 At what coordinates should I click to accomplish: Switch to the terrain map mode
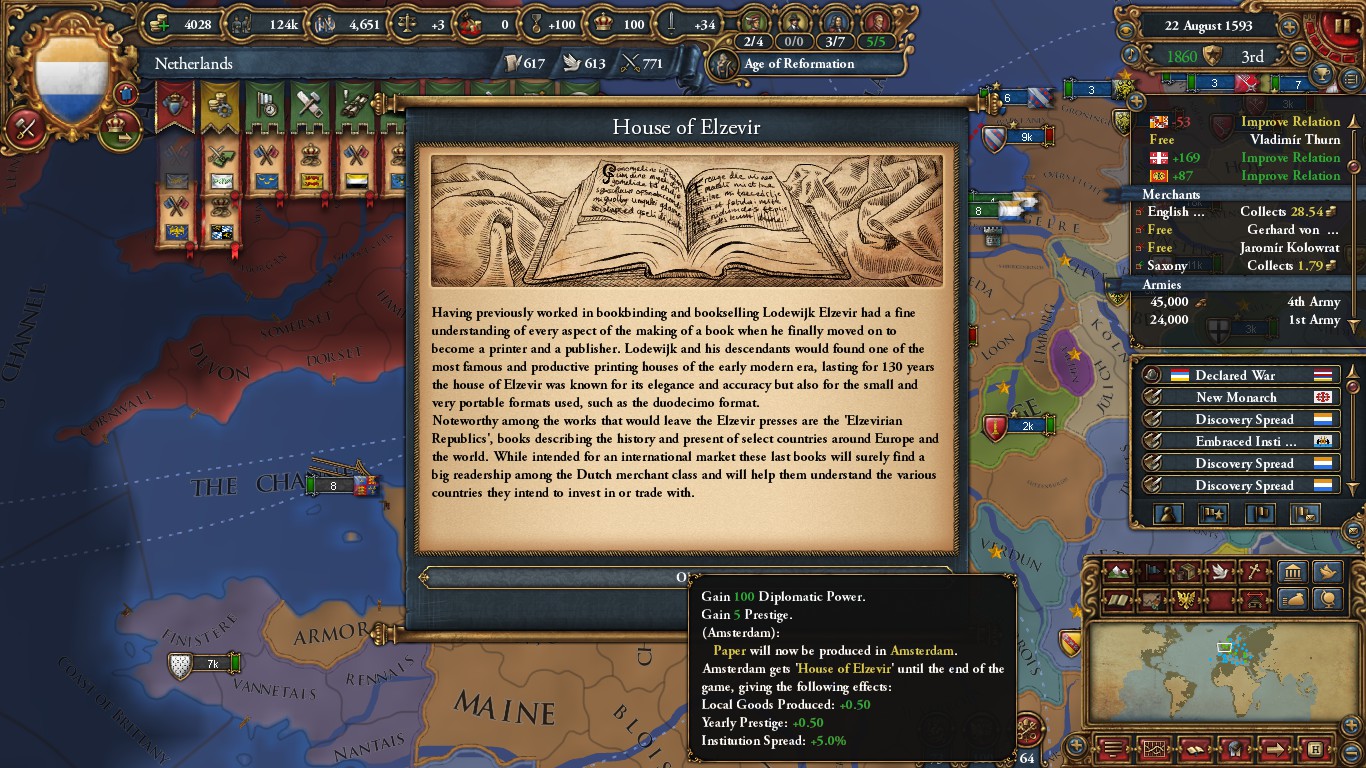coord(1120,572)
